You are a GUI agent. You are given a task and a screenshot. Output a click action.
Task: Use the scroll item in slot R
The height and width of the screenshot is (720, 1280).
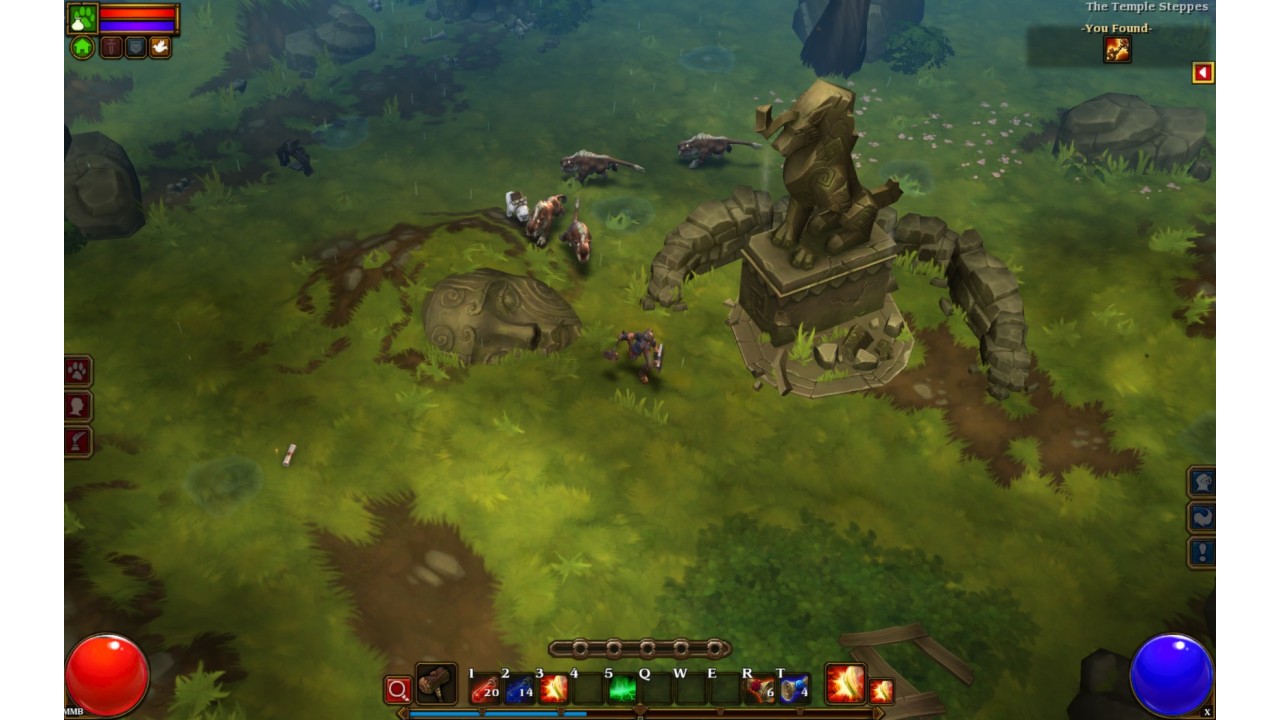click(x=760, y=689)
